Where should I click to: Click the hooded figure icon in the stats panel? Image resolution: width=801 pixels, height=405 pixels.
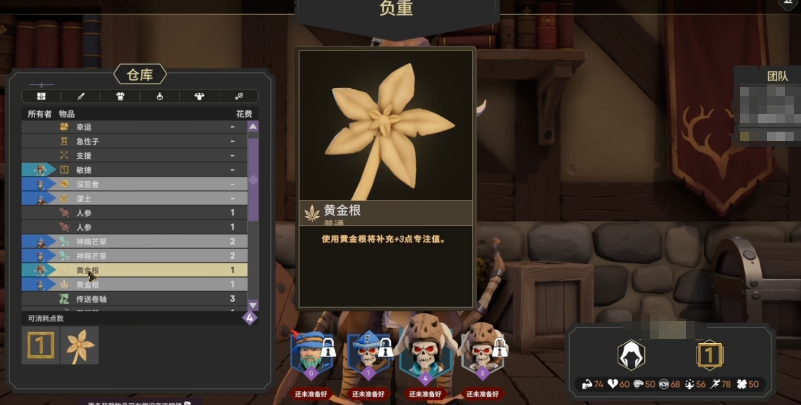point(631,352)
